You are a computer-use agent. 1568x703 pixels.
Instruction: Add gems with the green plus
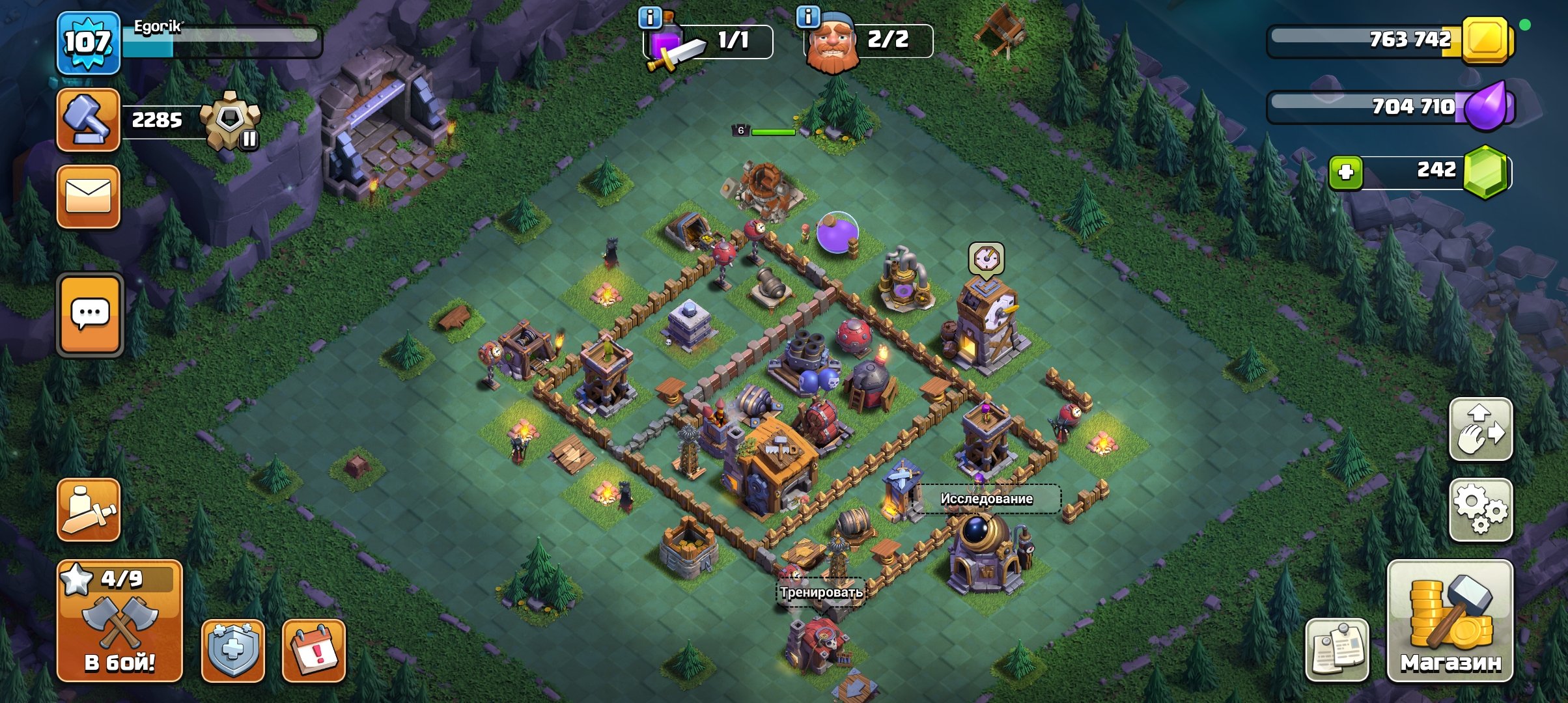pyautogui.click(x=1345, y=172)
